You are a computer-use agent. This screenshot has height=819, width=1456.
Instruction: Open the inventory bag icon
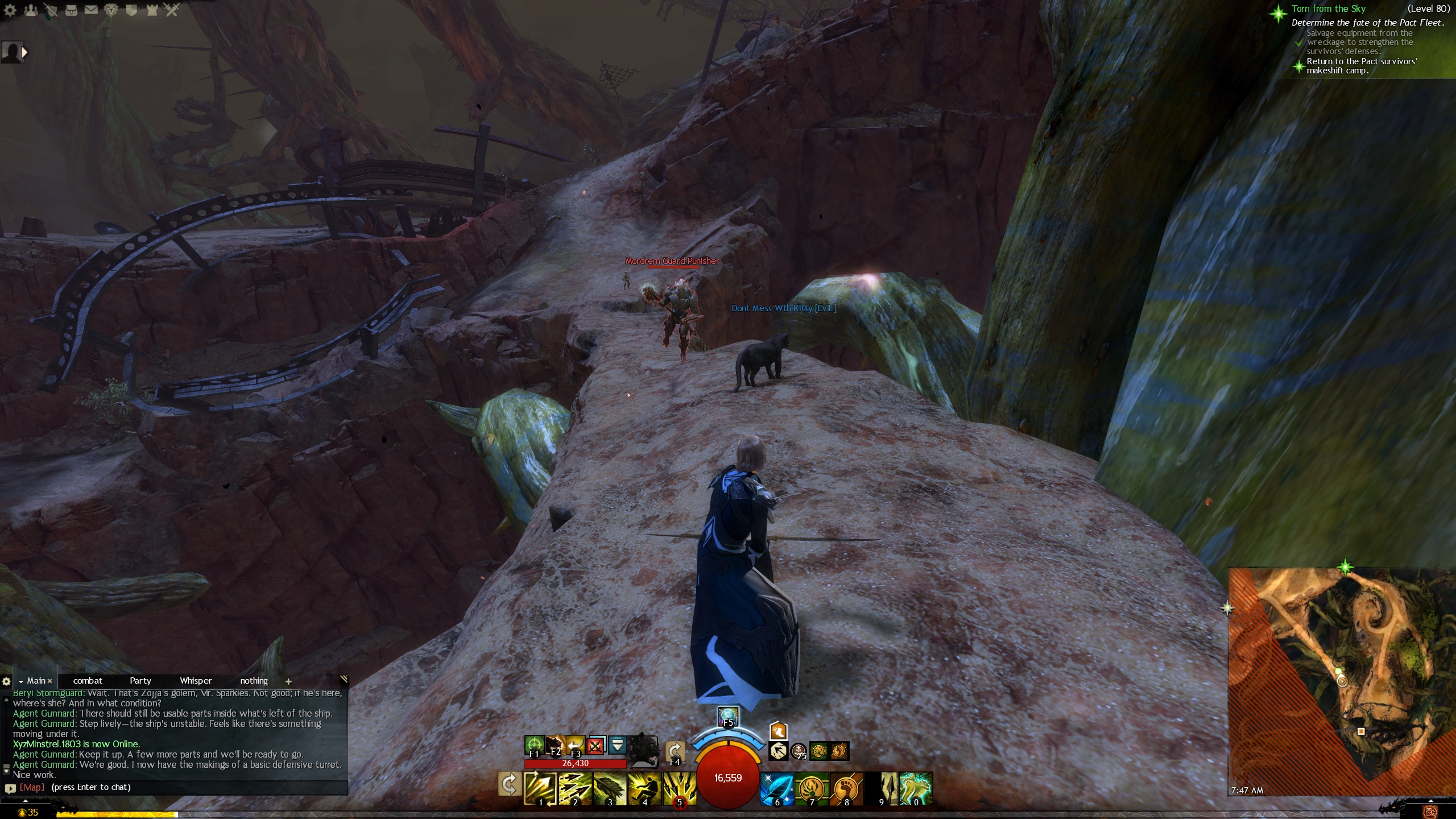tap(71, 10)
